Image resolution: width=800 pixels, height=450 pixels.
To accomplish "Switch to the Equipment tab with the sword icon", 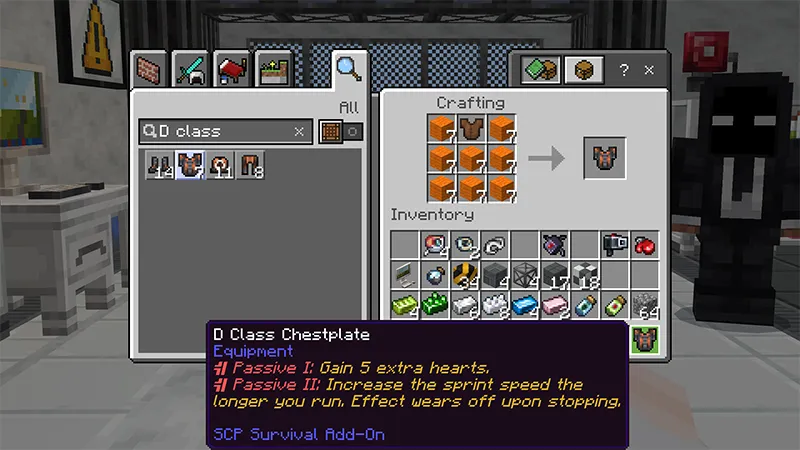I will pos(191,68).
